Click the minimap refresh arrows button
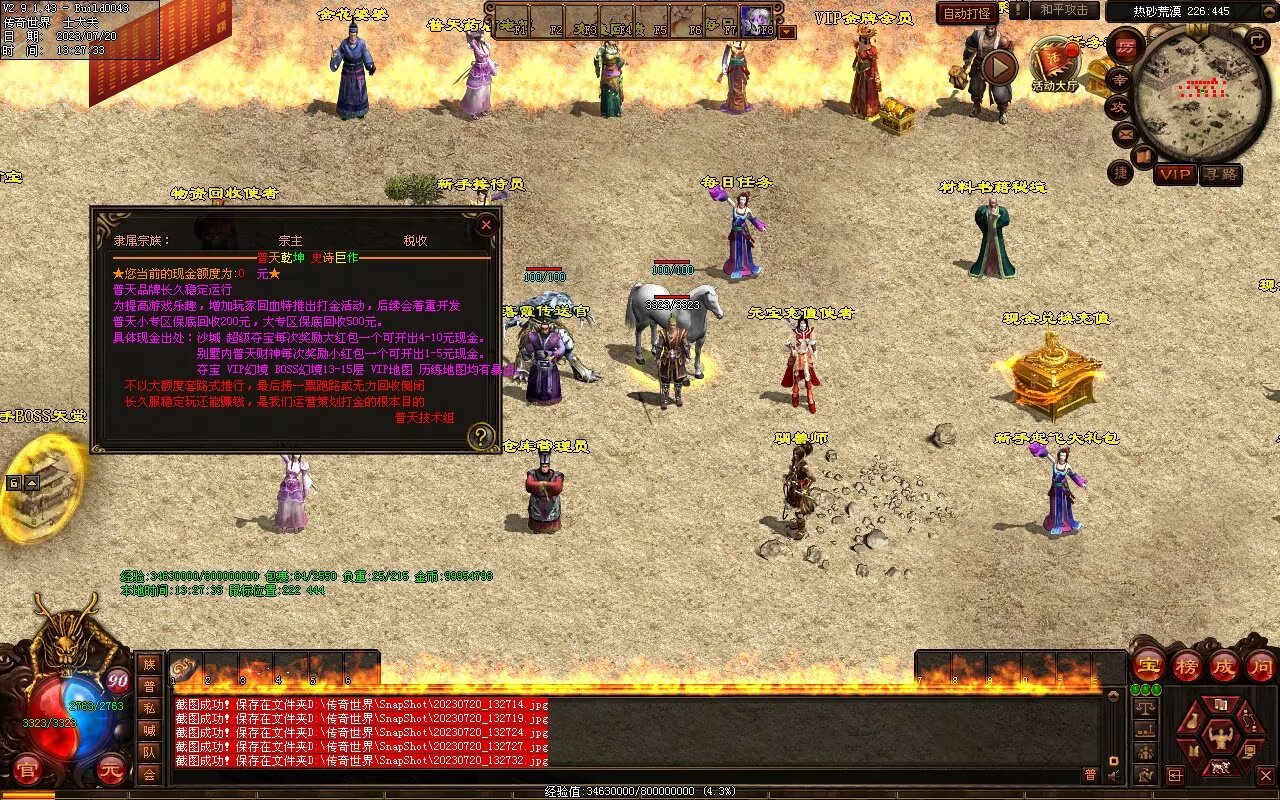This screenshot has width=1280, height=800. pos(1258,41)
